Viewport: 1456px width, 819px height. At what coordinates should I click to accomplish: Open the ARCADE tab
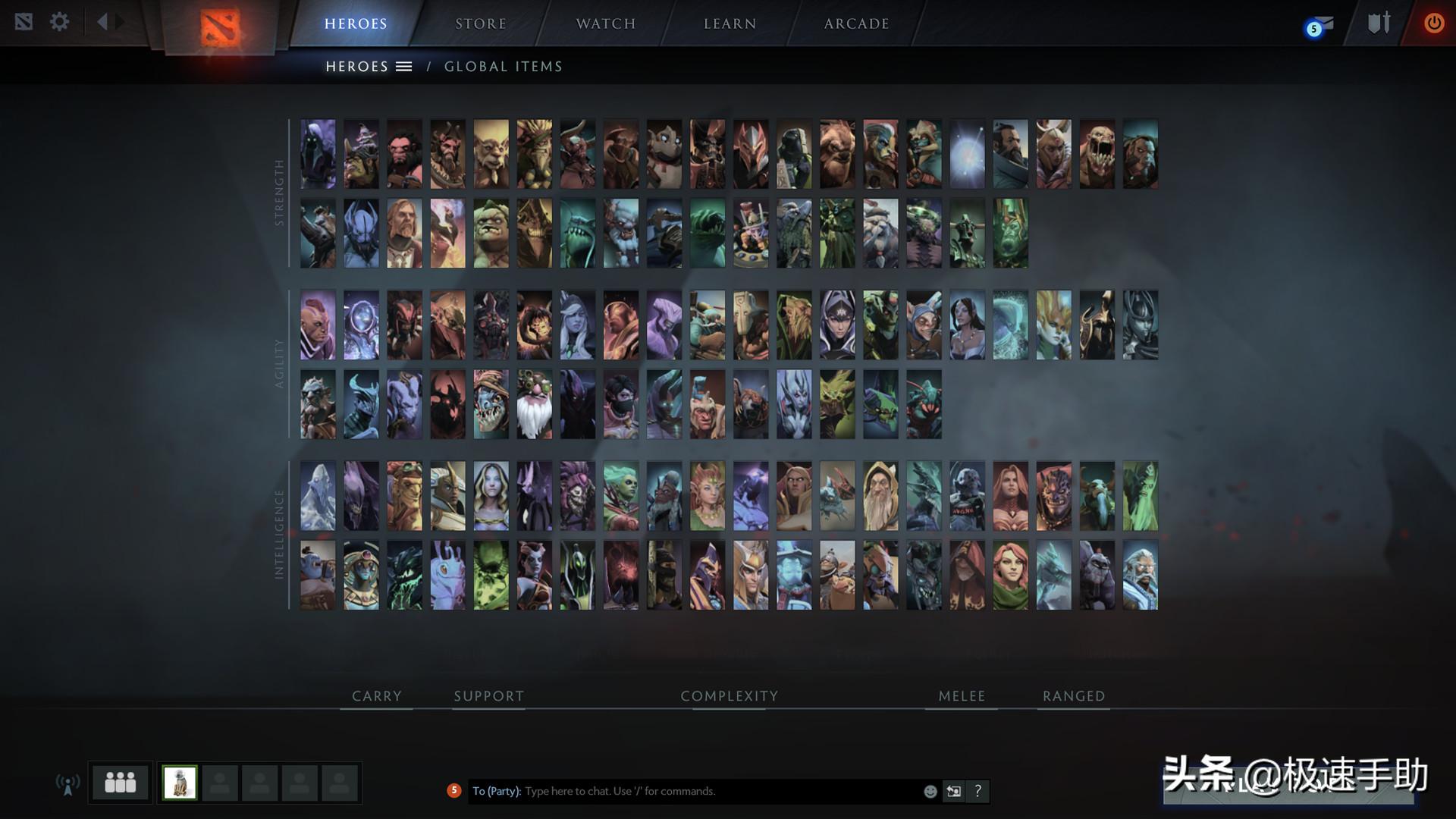(856, 23)
